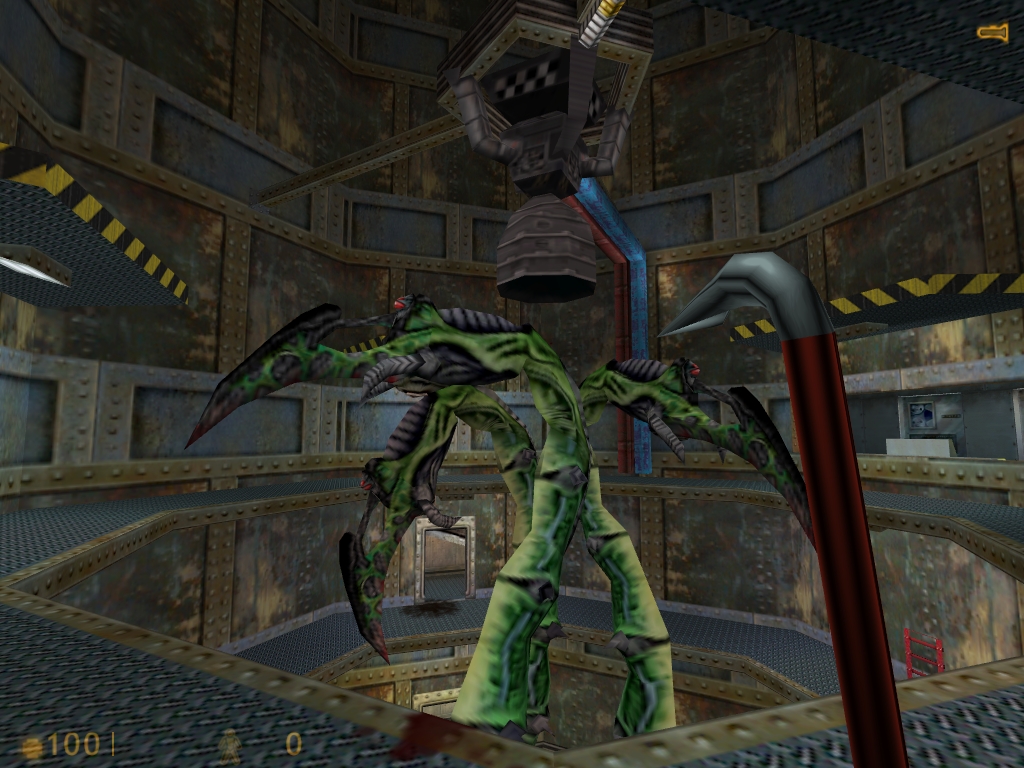Click the flashlight icon on the HUD
This screenshot has height=768, width=1024.
[x=992, y=34]
